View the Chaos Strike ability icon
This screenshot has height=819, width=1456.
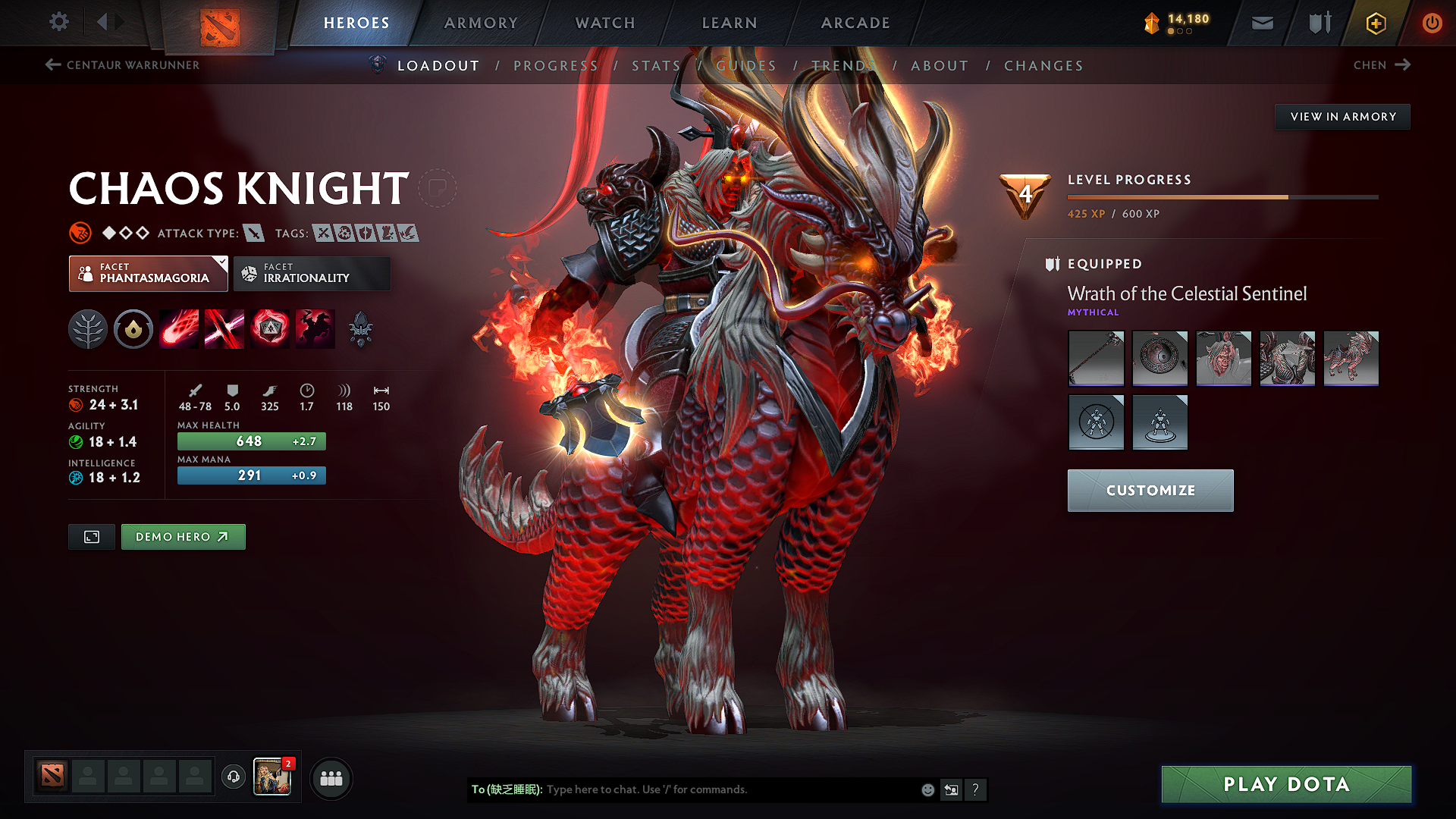pyautogui.click(x=271, y=328)
